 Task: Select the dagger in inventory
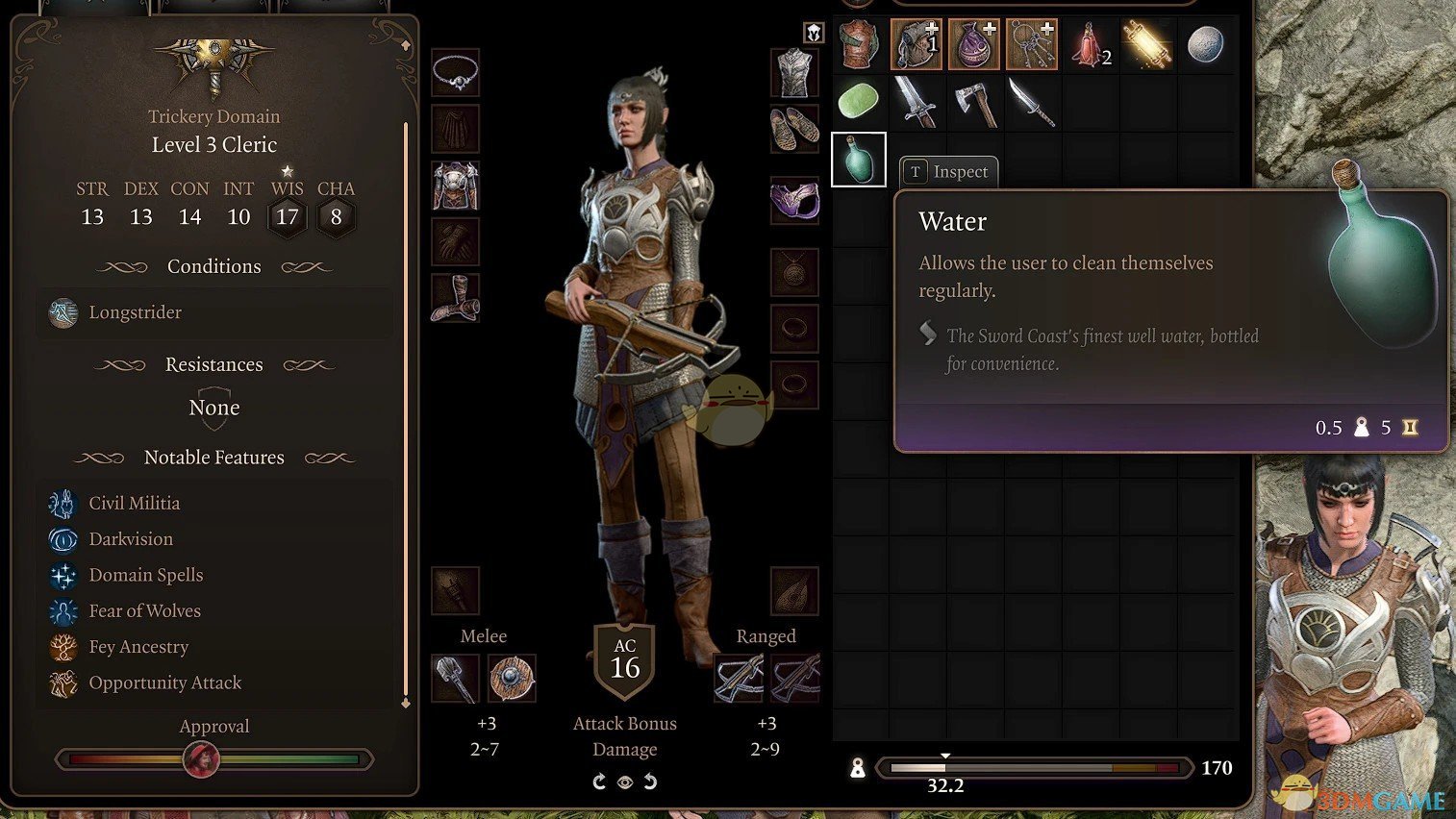pyautogui.click(x=1031, y=102)
